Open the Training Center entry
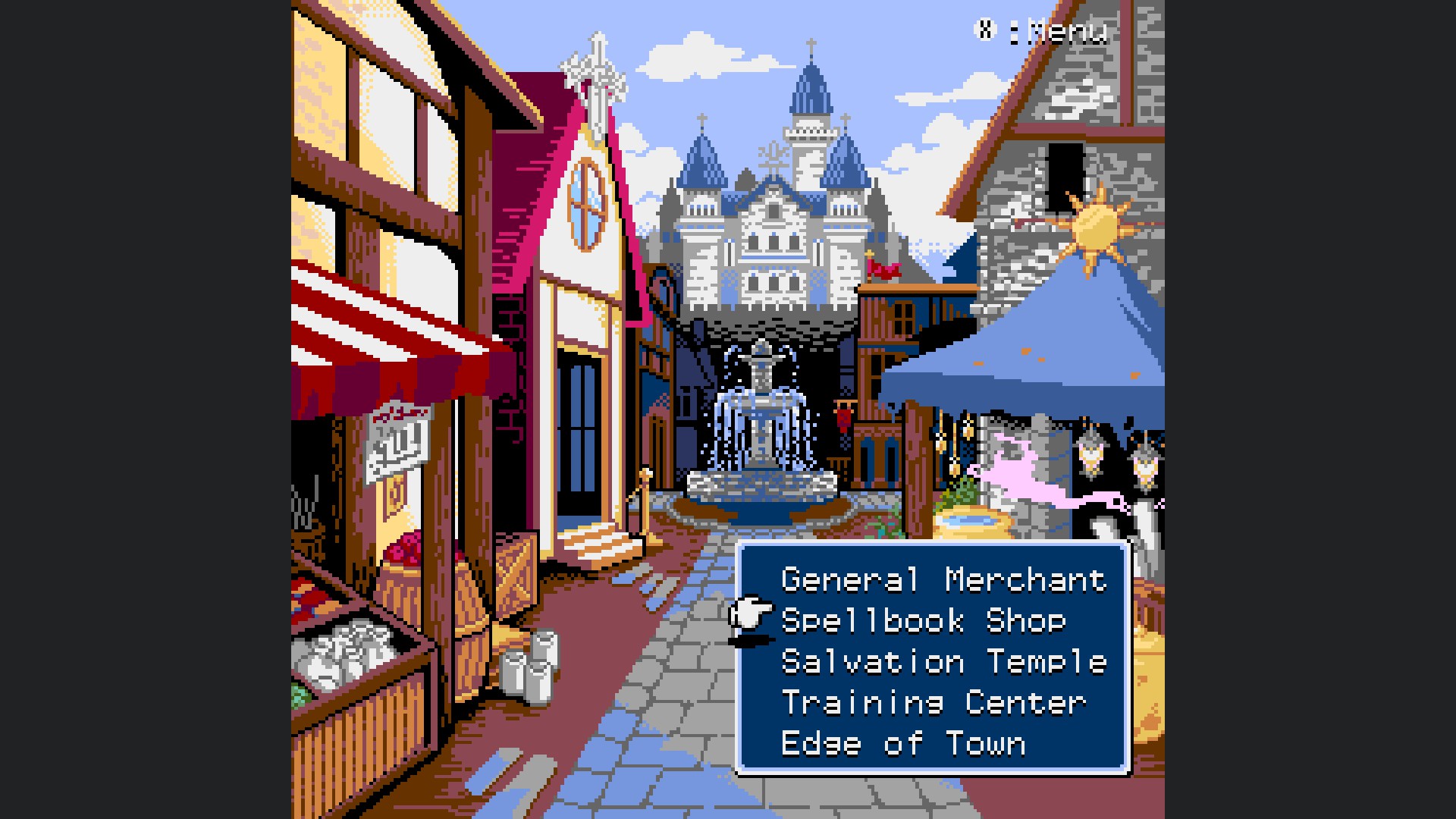The height and width of the screenshot is (819, 1456). (x=934, y=704)
